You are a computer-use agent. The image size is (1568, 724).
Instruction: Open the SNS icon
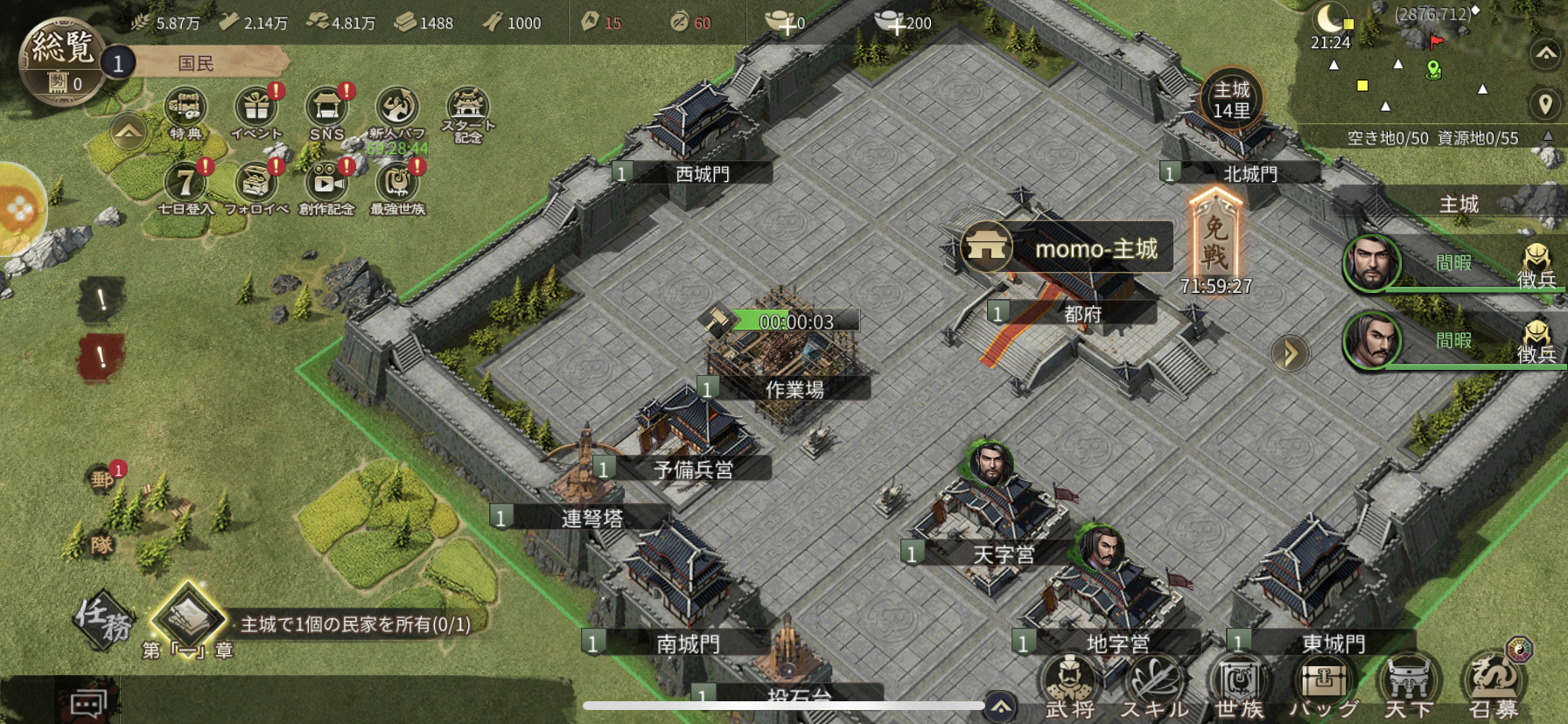[326, 110]
